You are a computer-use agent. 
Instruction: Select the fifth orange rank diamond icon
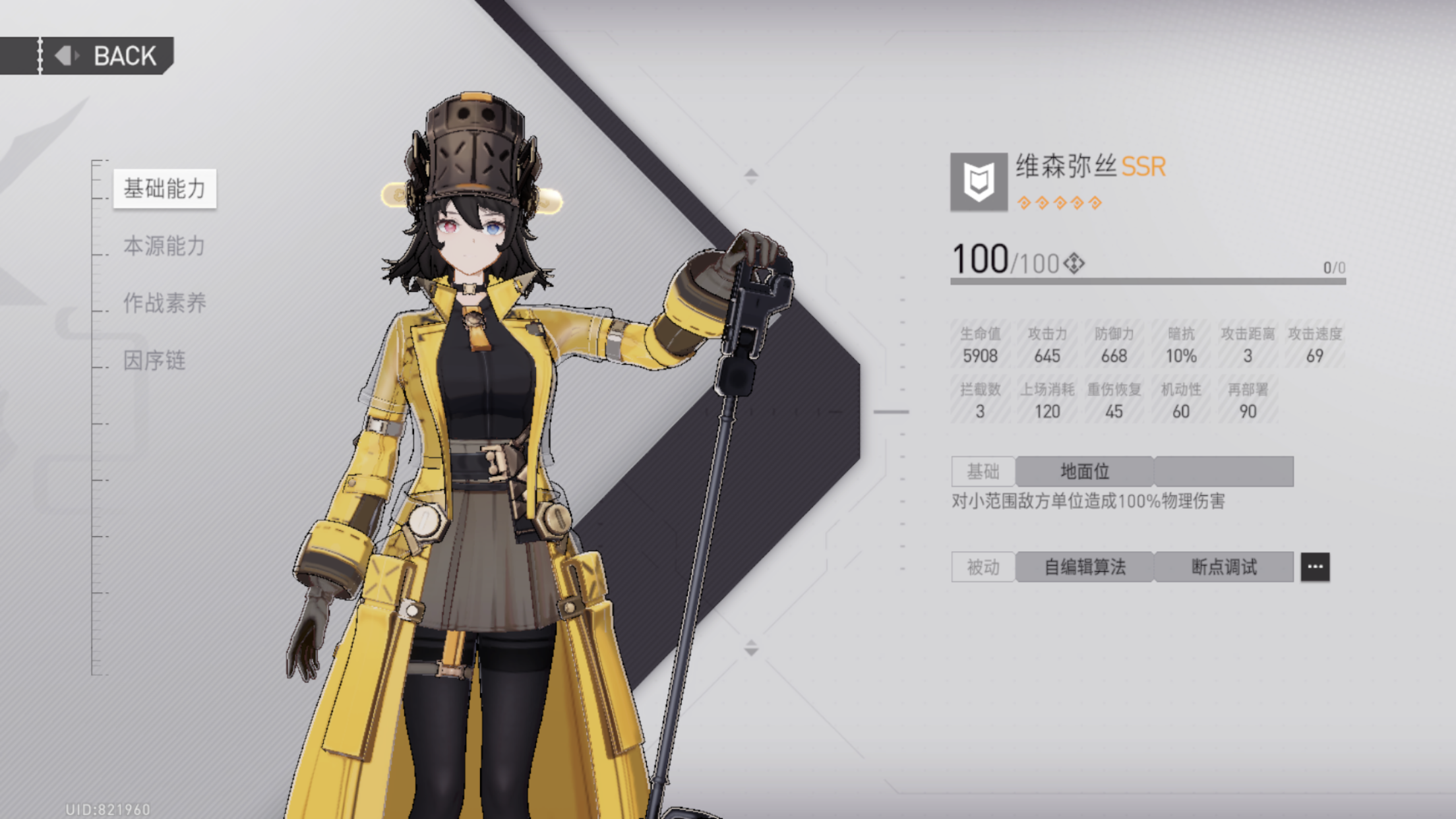tap(1096, 203)
